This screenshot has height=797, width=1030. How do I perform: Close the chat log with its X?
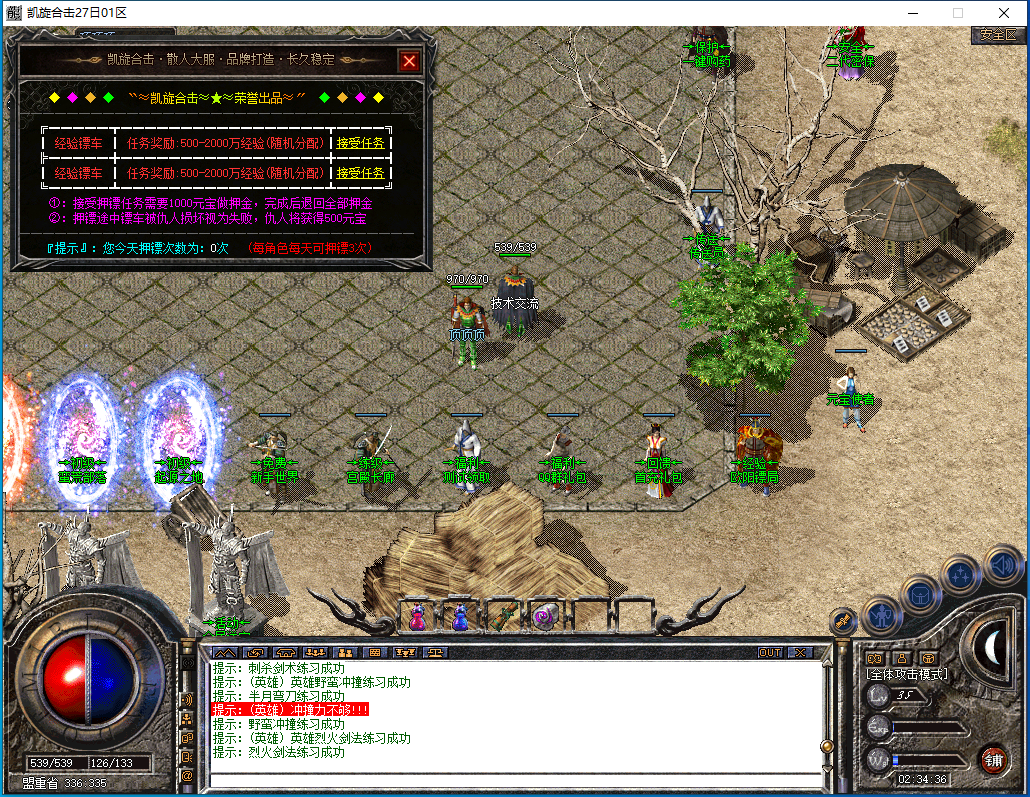tap(800, 652)
